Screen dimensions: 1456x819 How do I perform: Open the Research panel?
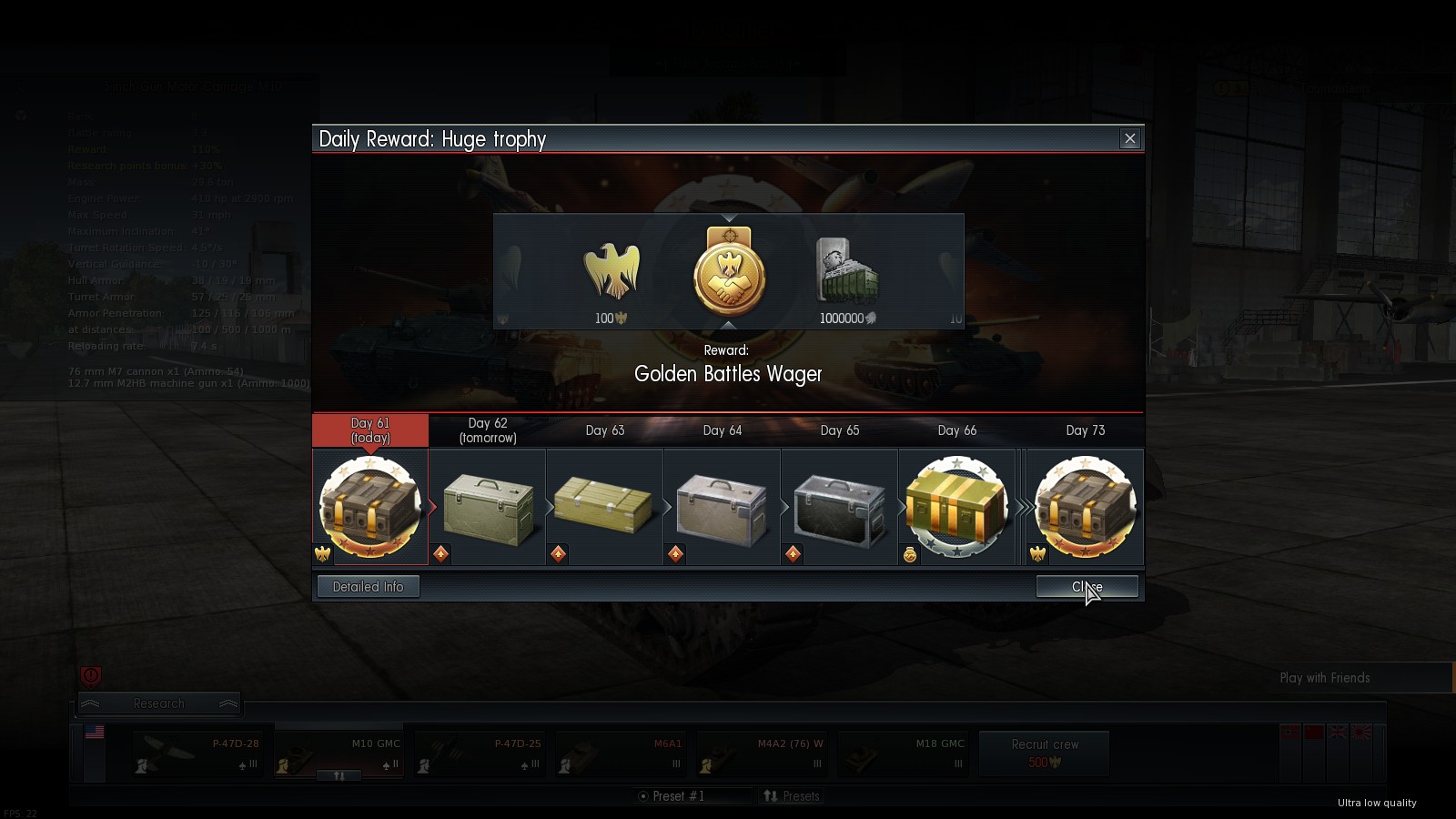(159, 703)
